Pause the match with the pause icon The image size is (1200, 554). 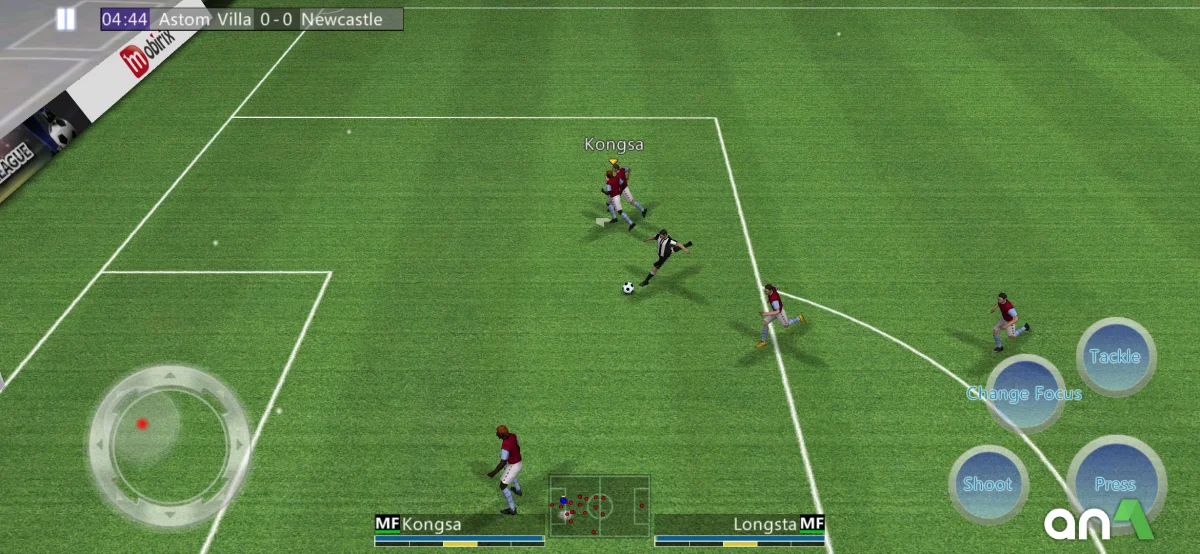point(66,19)
